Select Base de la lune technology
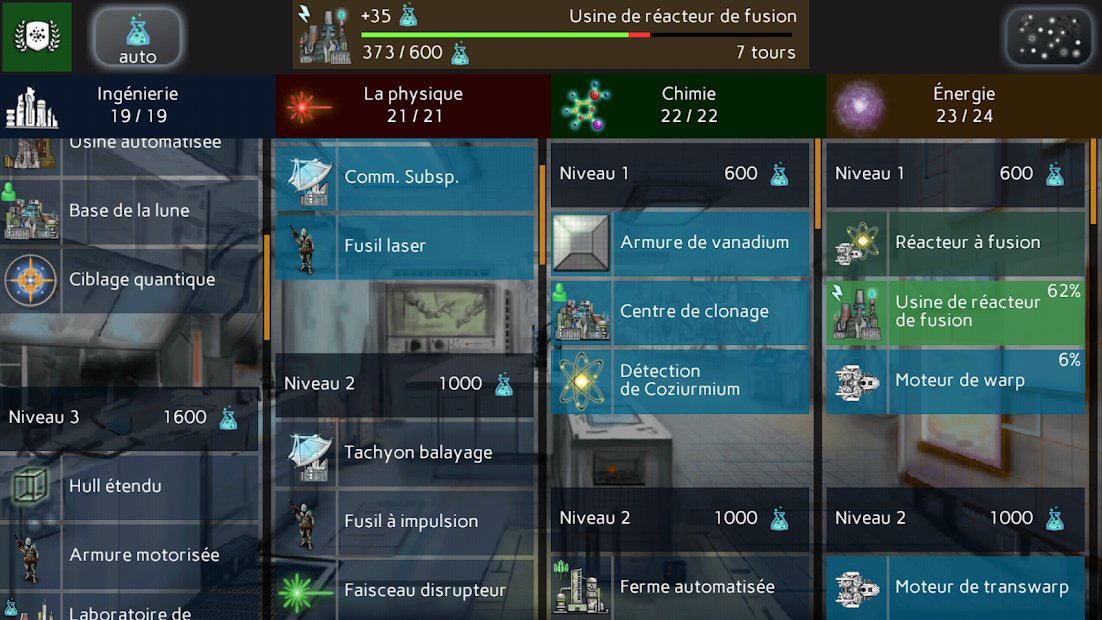This screenshot has width=1102, height=620. tap(131, 211)
